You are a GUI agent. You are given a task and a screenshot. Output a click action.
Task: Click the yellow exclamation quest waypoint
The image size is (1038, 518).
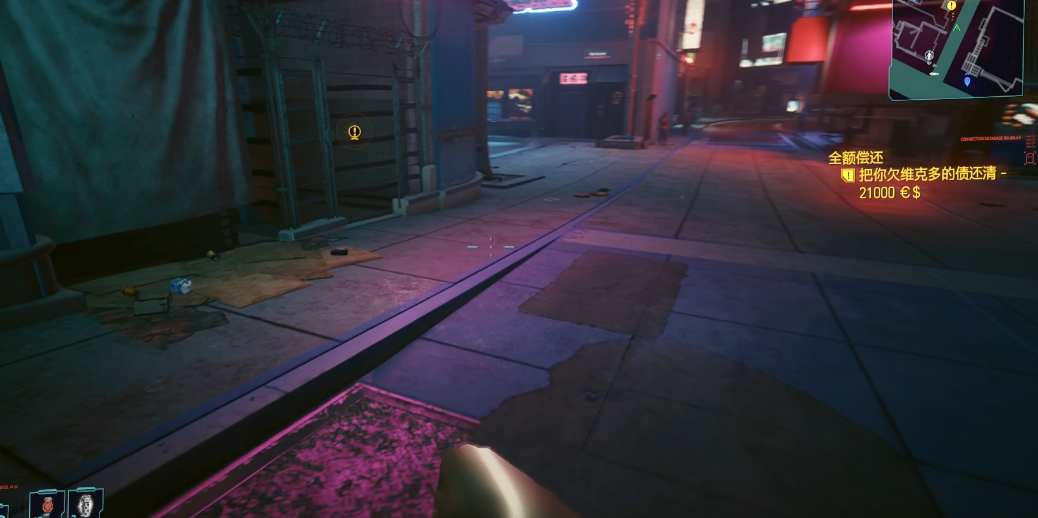pyautogui.click(x=354, y=132)
